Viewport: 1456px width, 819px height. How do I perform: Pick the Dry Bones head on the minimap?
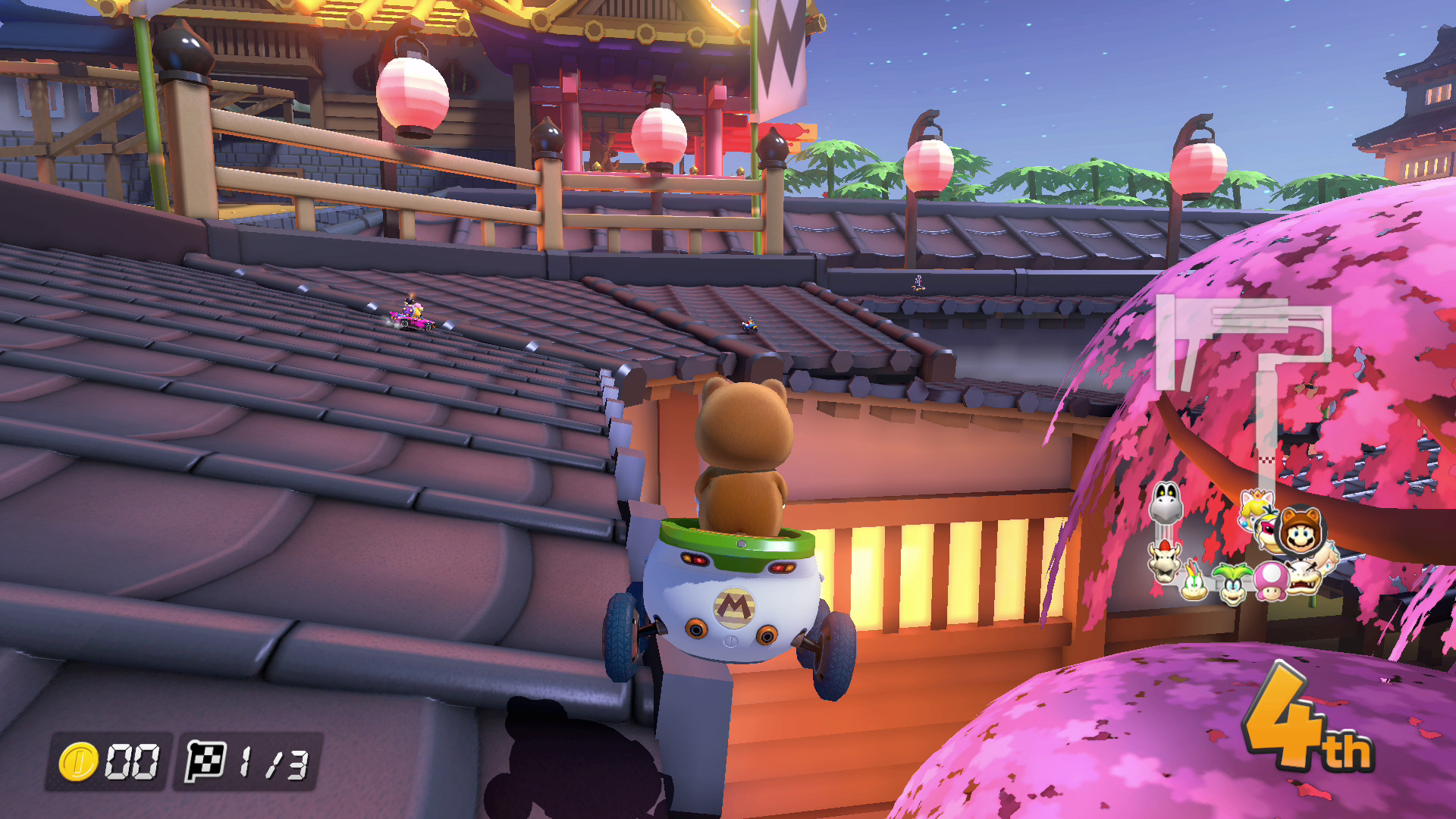click(1166, 502)
